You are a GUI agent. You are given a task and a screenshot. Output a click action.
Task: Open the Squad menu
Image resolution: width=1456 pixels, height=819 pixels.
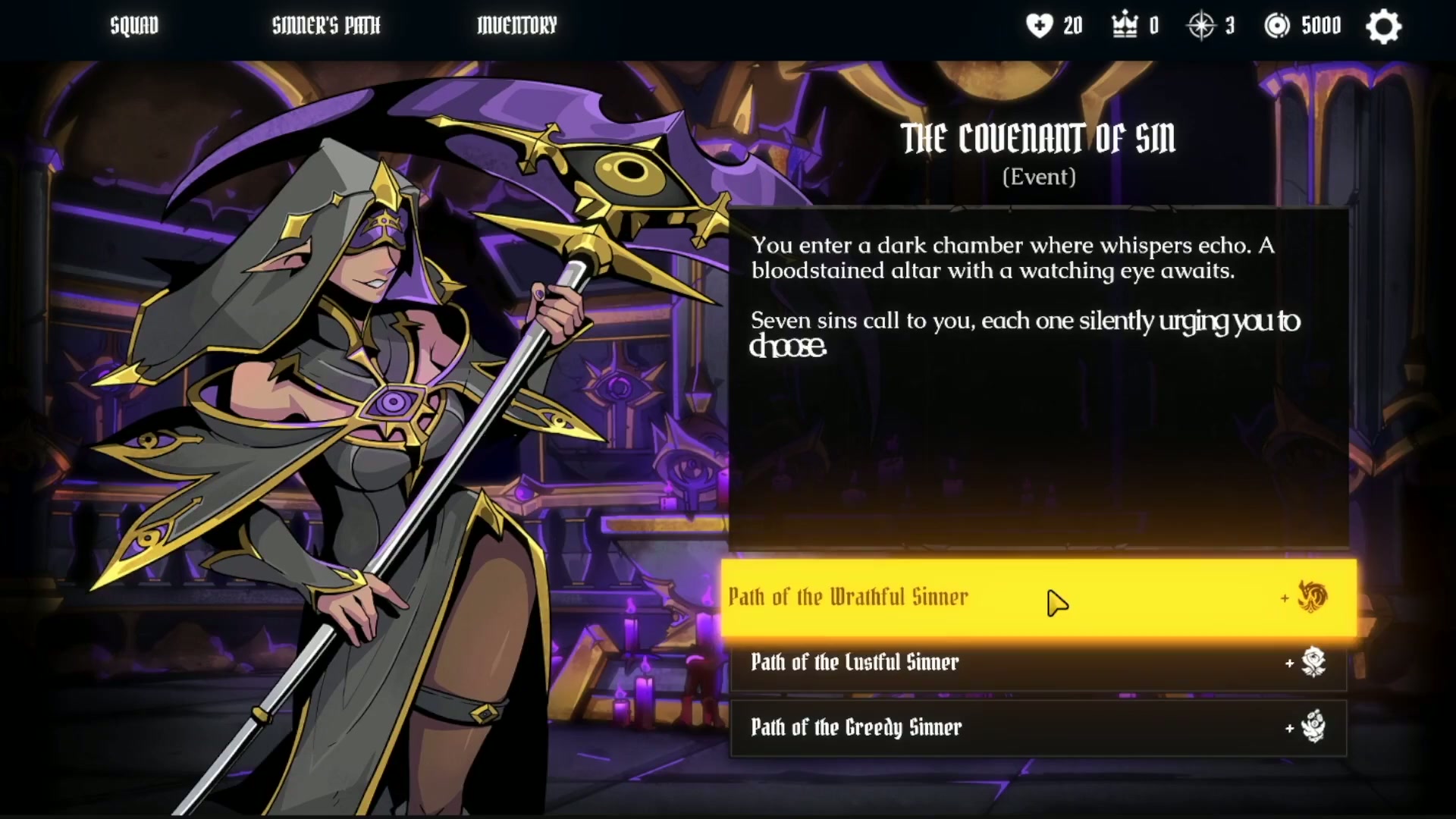pos(133,25)
